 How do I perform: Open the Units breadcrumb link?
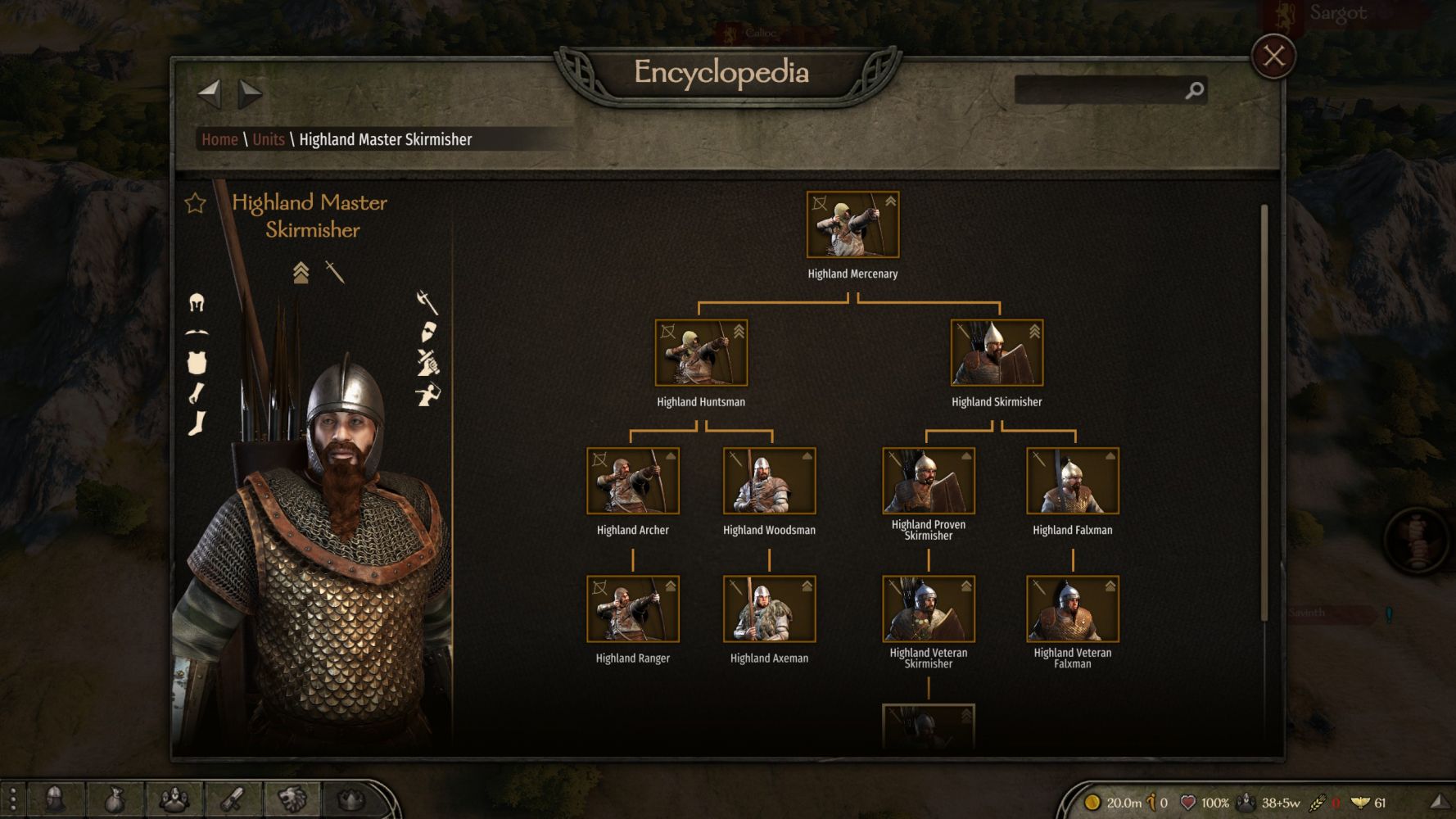click(269, 139)
